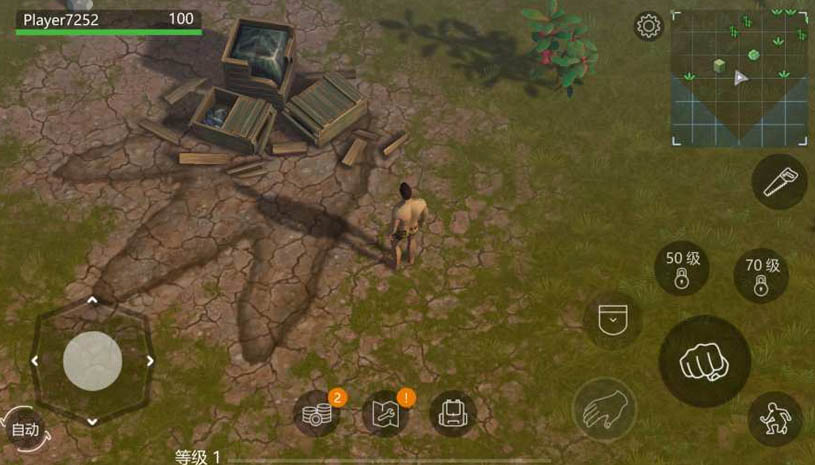This screenshot has height=465, width=815.
Task: Open the settings gear menu
Action: [649, 26]
